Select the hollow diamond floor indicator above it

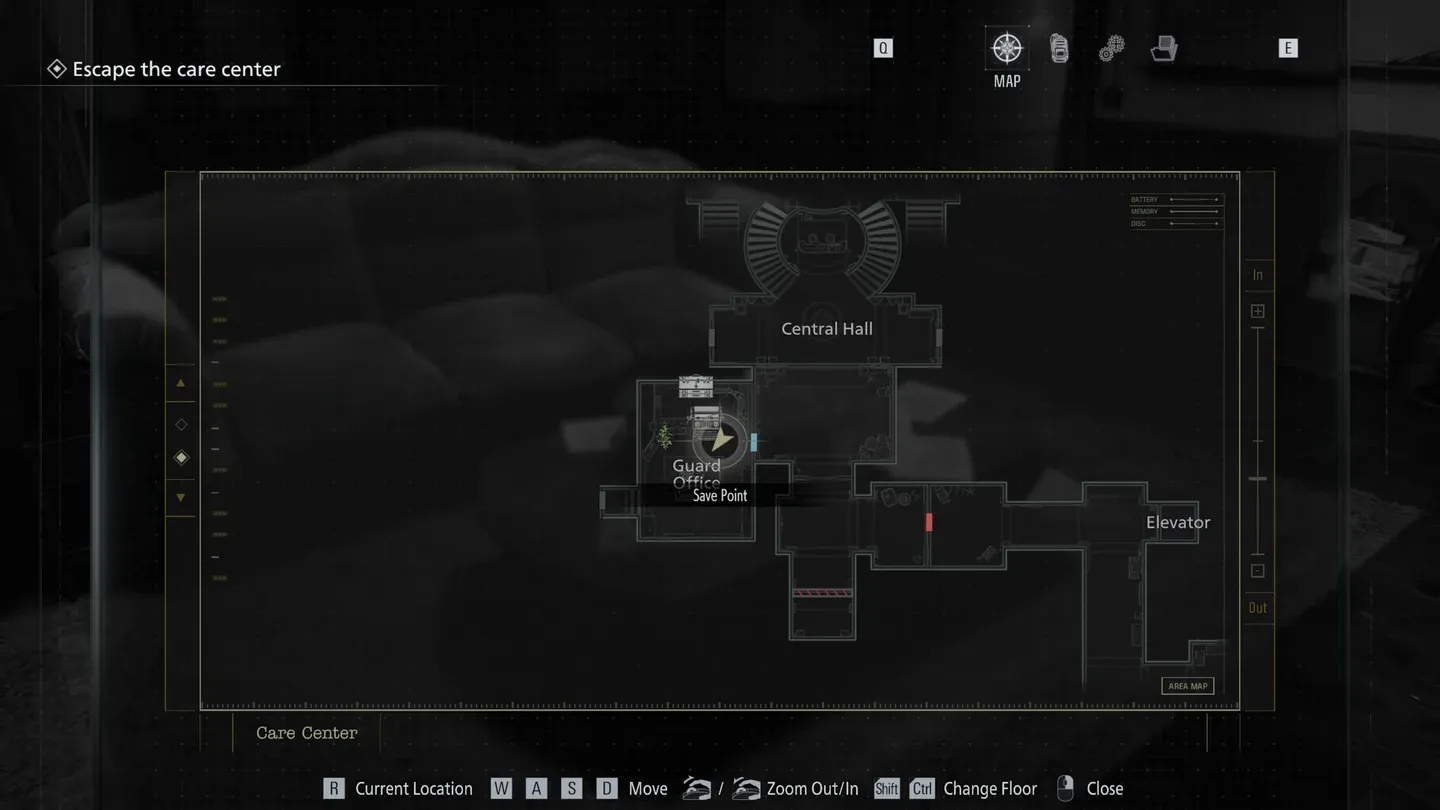[181, 423]
